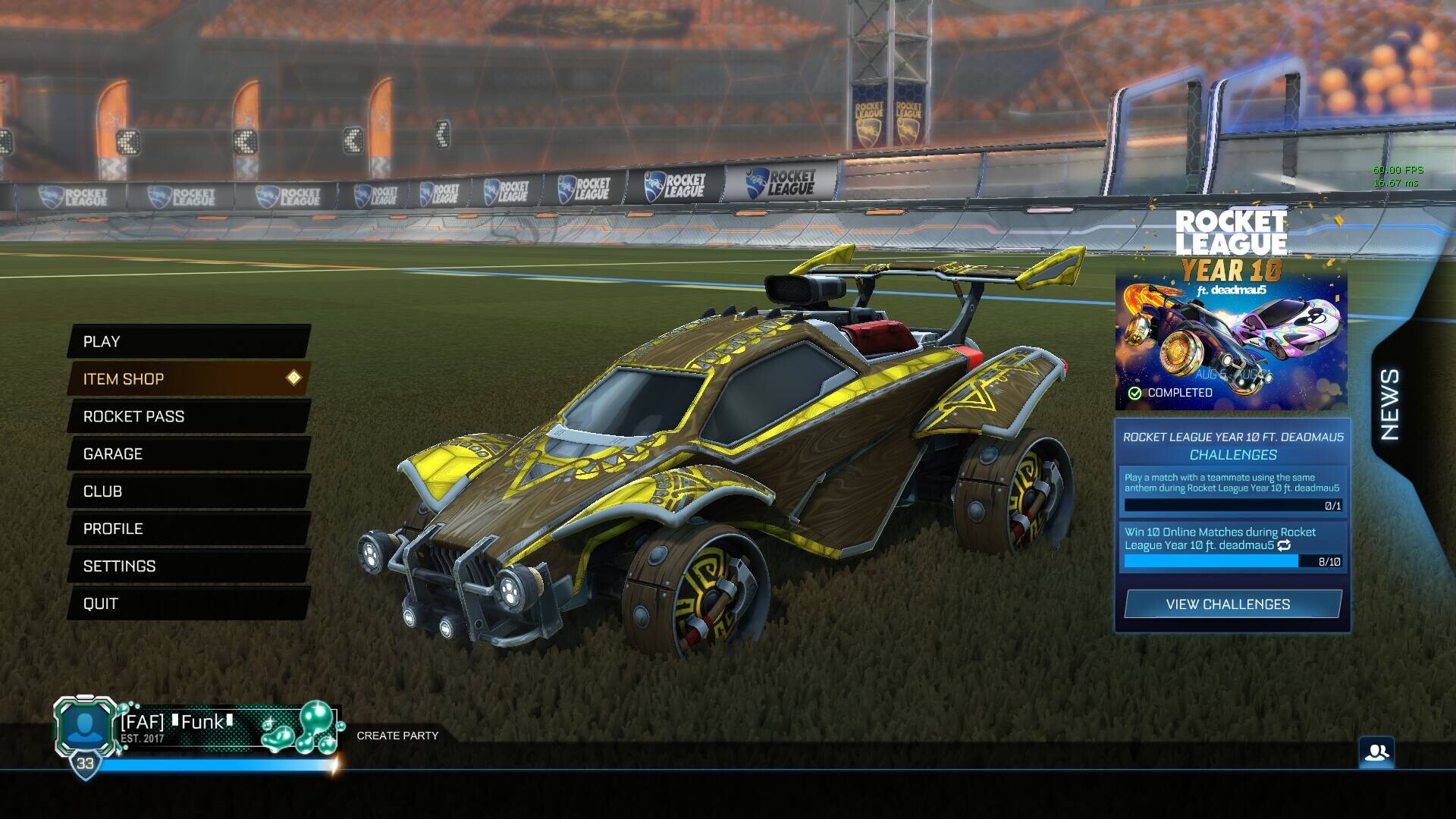Image resolution: width=1456 pixels, height=819 pixels.
Task: Select the Win 10 Online Matches challenge
Action: 1232,546
